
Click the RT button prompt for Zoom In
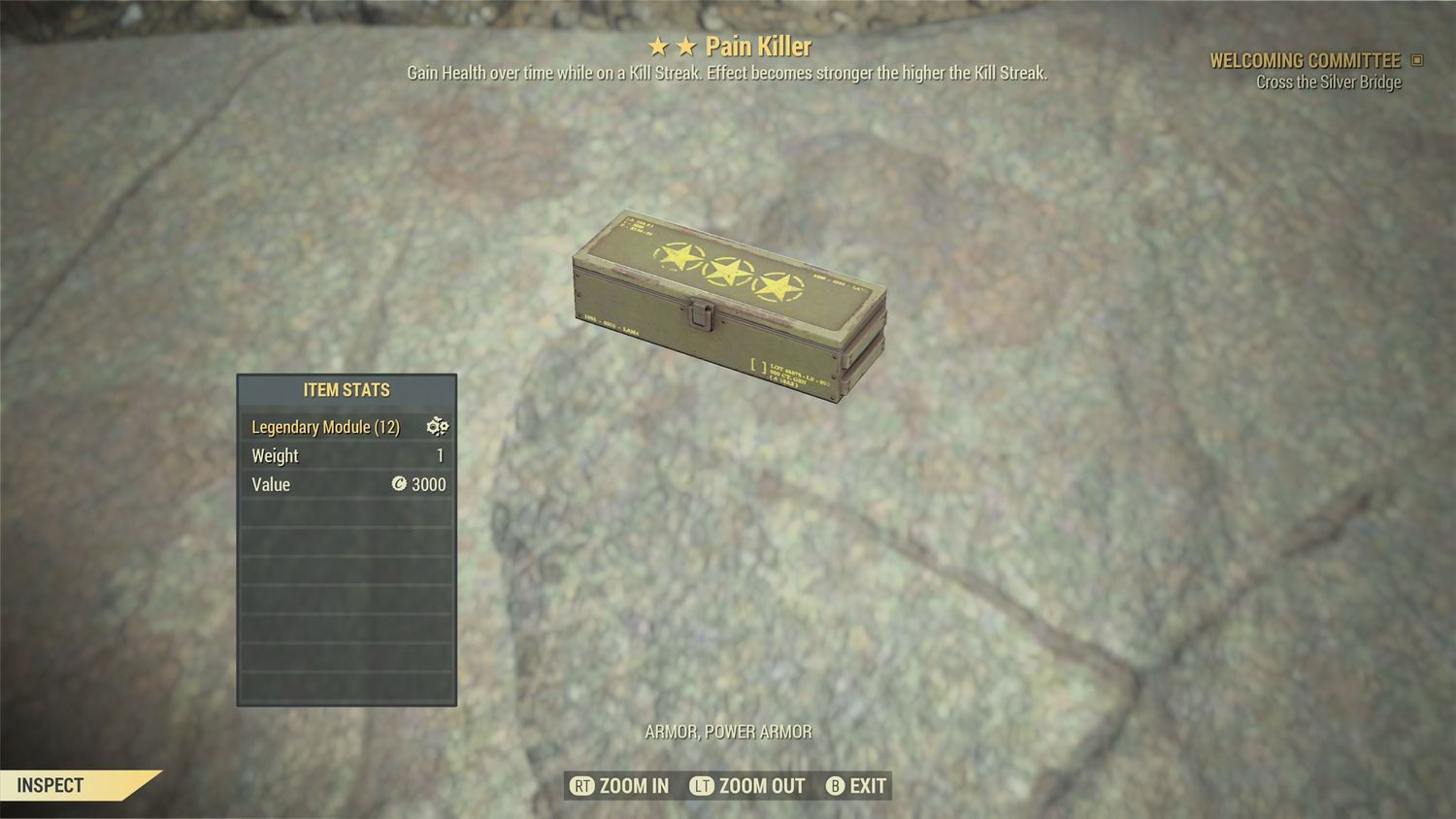coord(583,786)
